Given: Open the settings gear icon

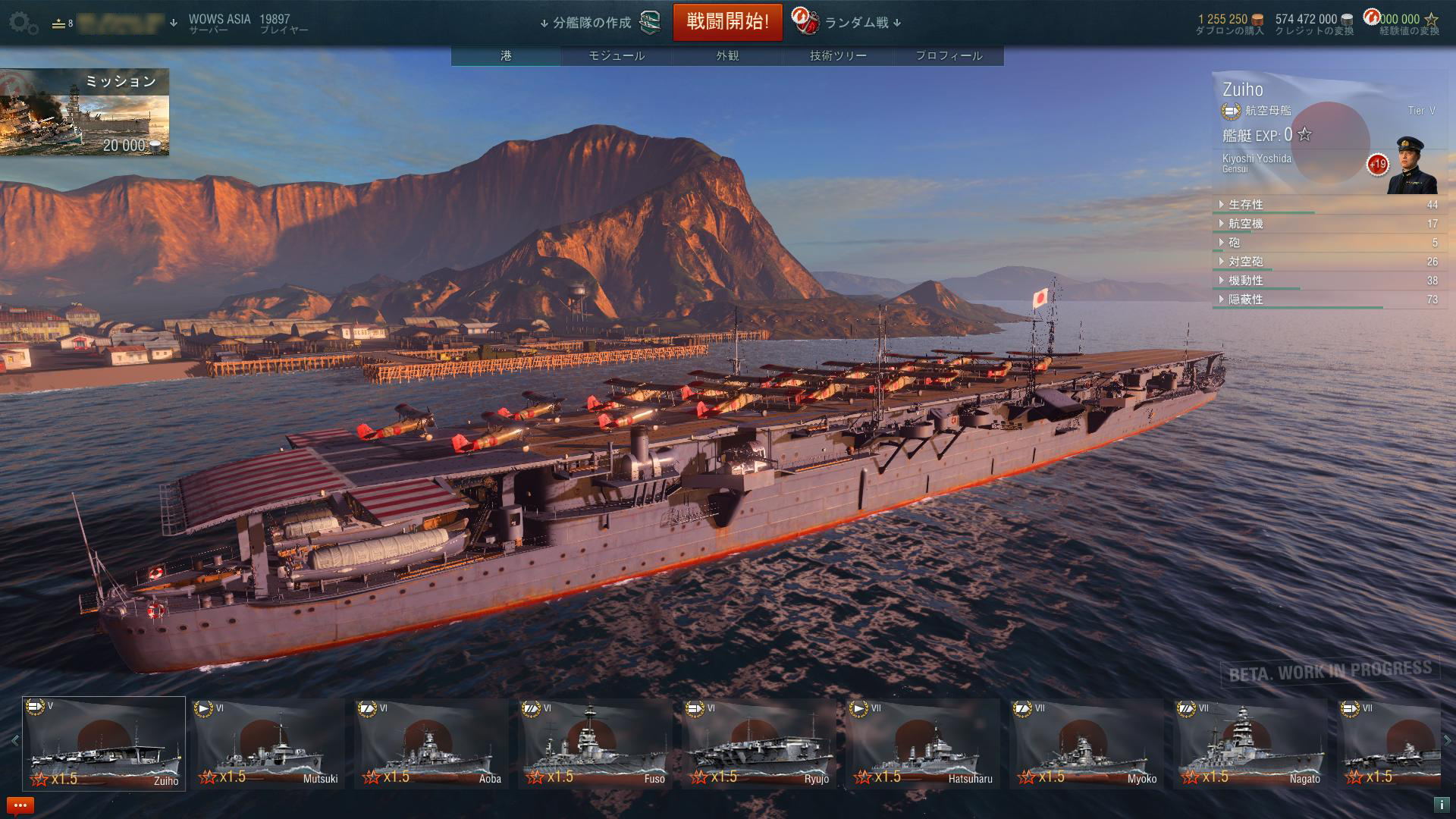Looking at the screenshot, I should 24,24.
